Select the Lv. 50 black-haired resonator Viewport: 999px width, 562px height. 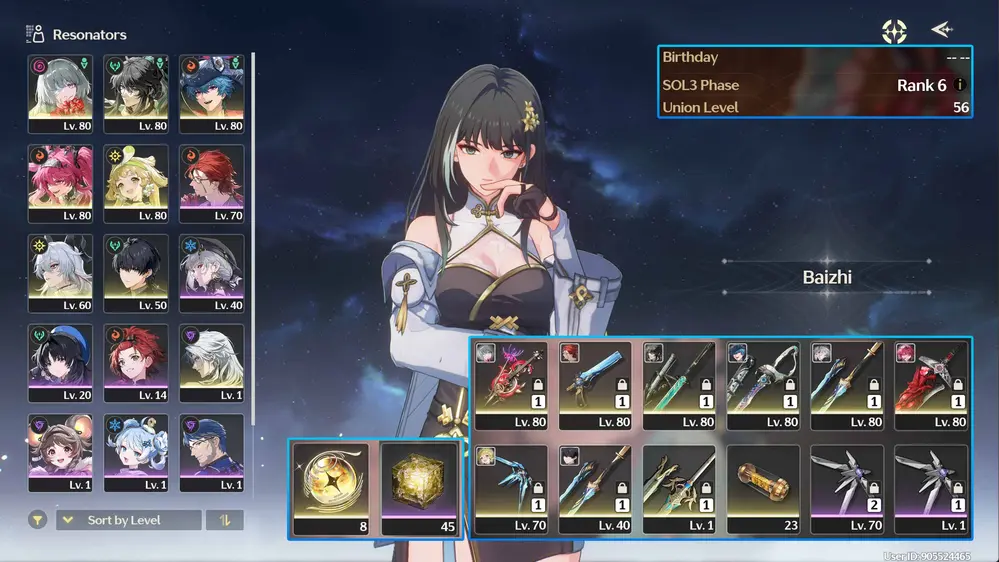point(136,273)
